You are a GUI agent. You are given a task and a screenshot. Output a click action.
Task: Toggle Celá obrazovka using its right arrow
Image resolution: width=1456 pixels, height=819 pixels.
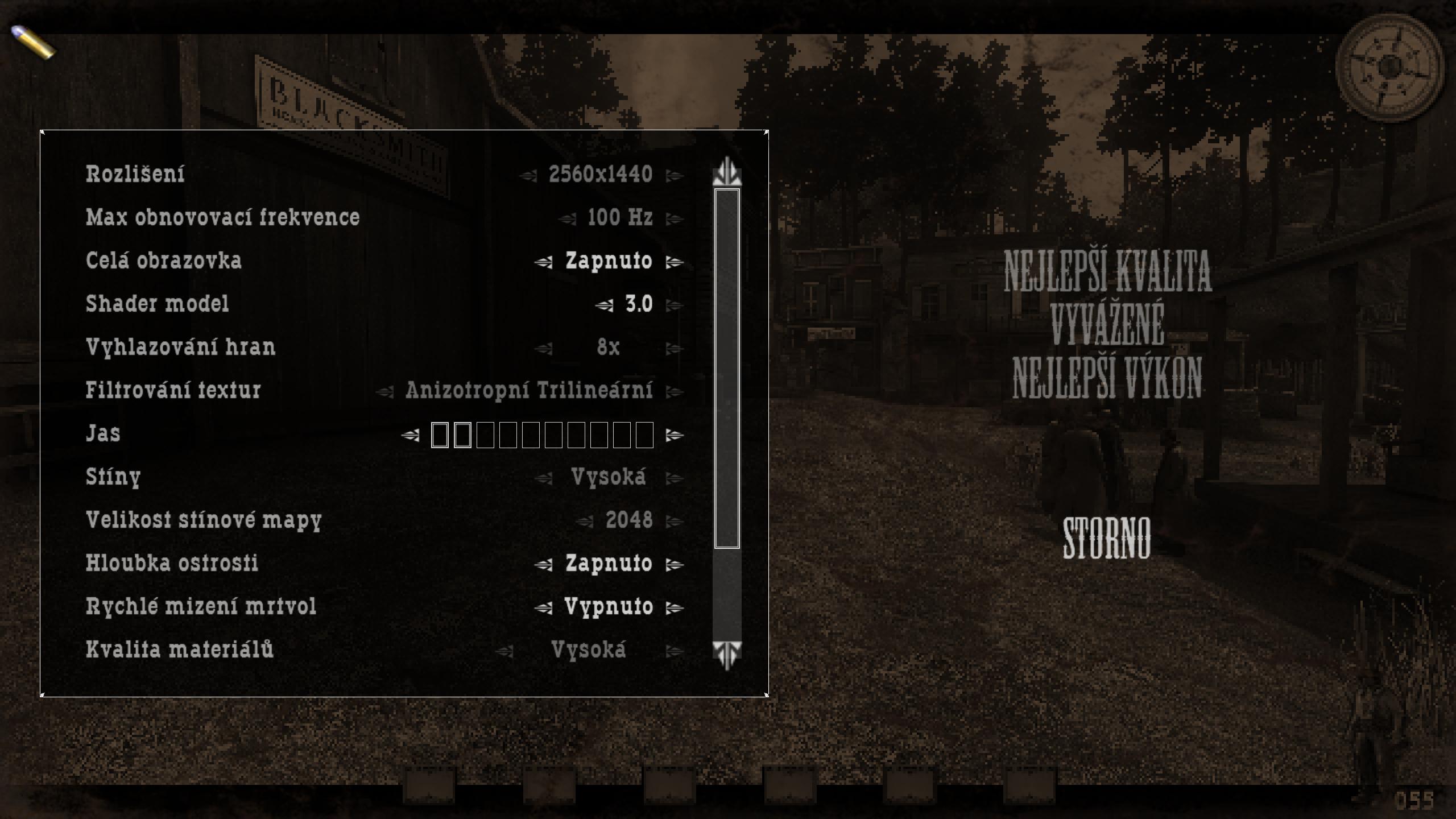pyautogui.click(x=674, y=262)
